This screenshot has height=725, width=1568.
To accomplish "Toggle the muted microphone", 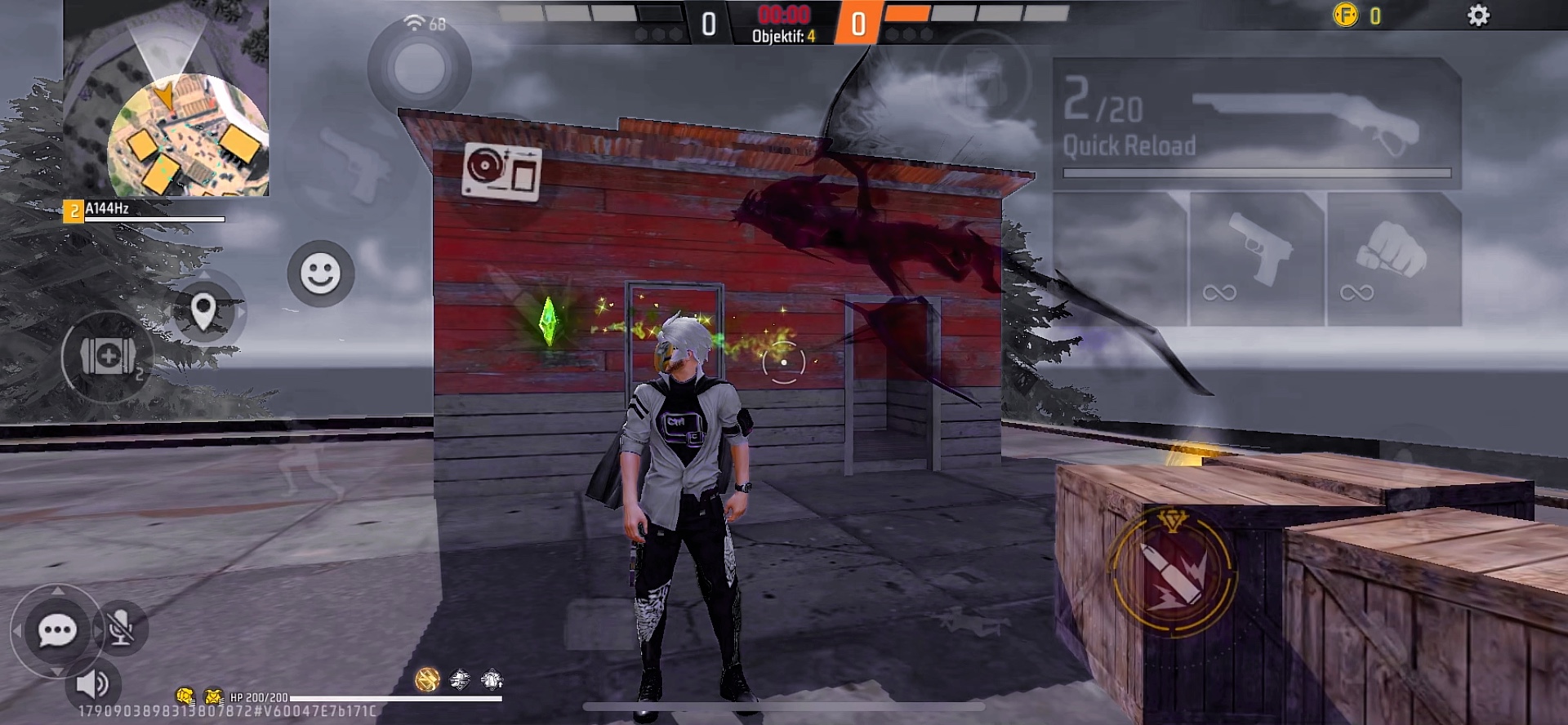I will 122,627.
